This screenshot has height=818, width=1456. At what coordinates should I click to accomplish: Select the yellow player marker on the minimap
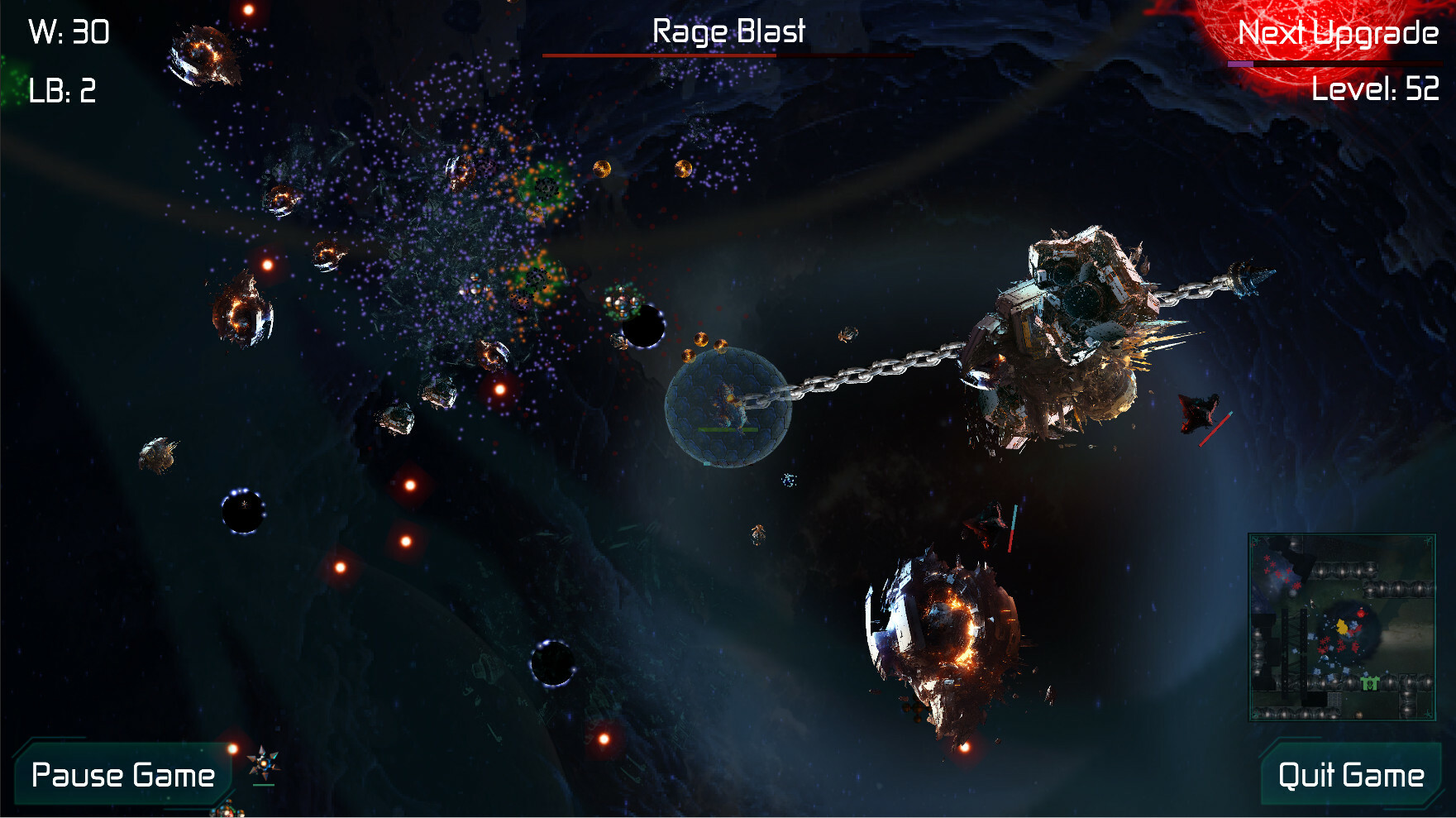[x=1342, y=627]
